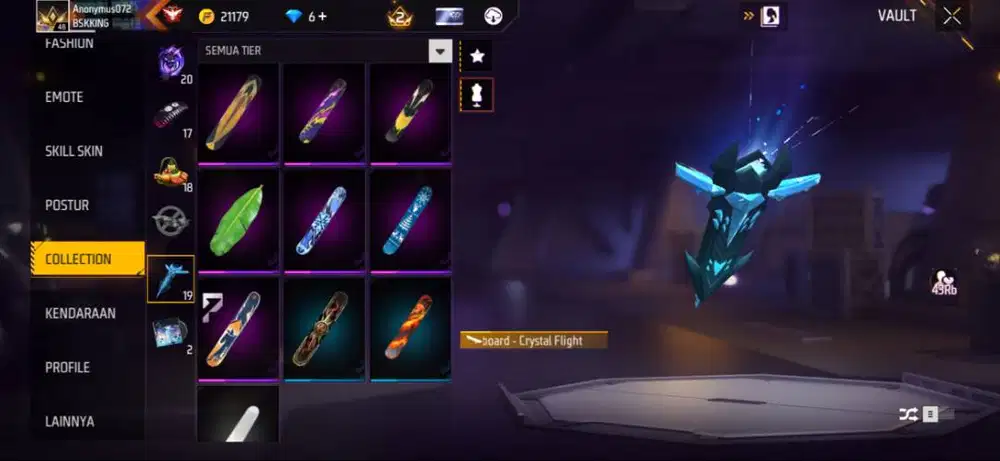This screenshot has height=461, width=1000.
Task: Toggle the star favorites filter
Action: 476,54
